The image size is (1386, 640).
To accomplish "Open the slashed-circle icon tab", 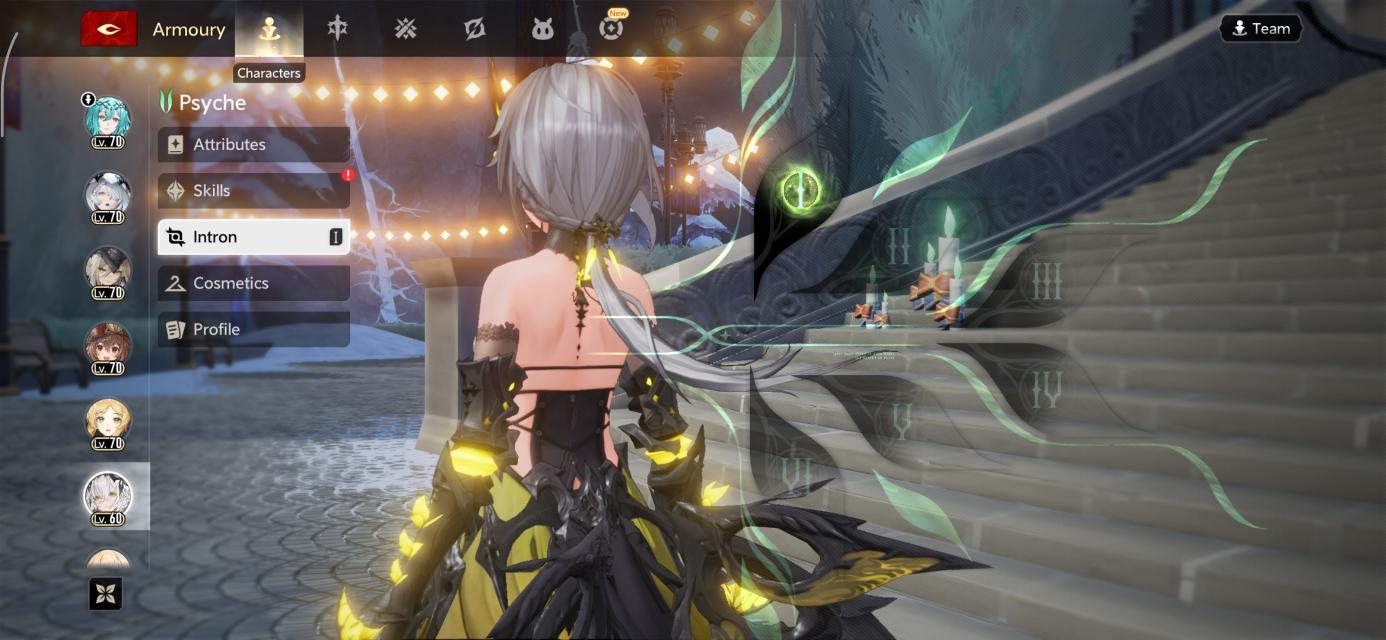I will tap(474, 29).
